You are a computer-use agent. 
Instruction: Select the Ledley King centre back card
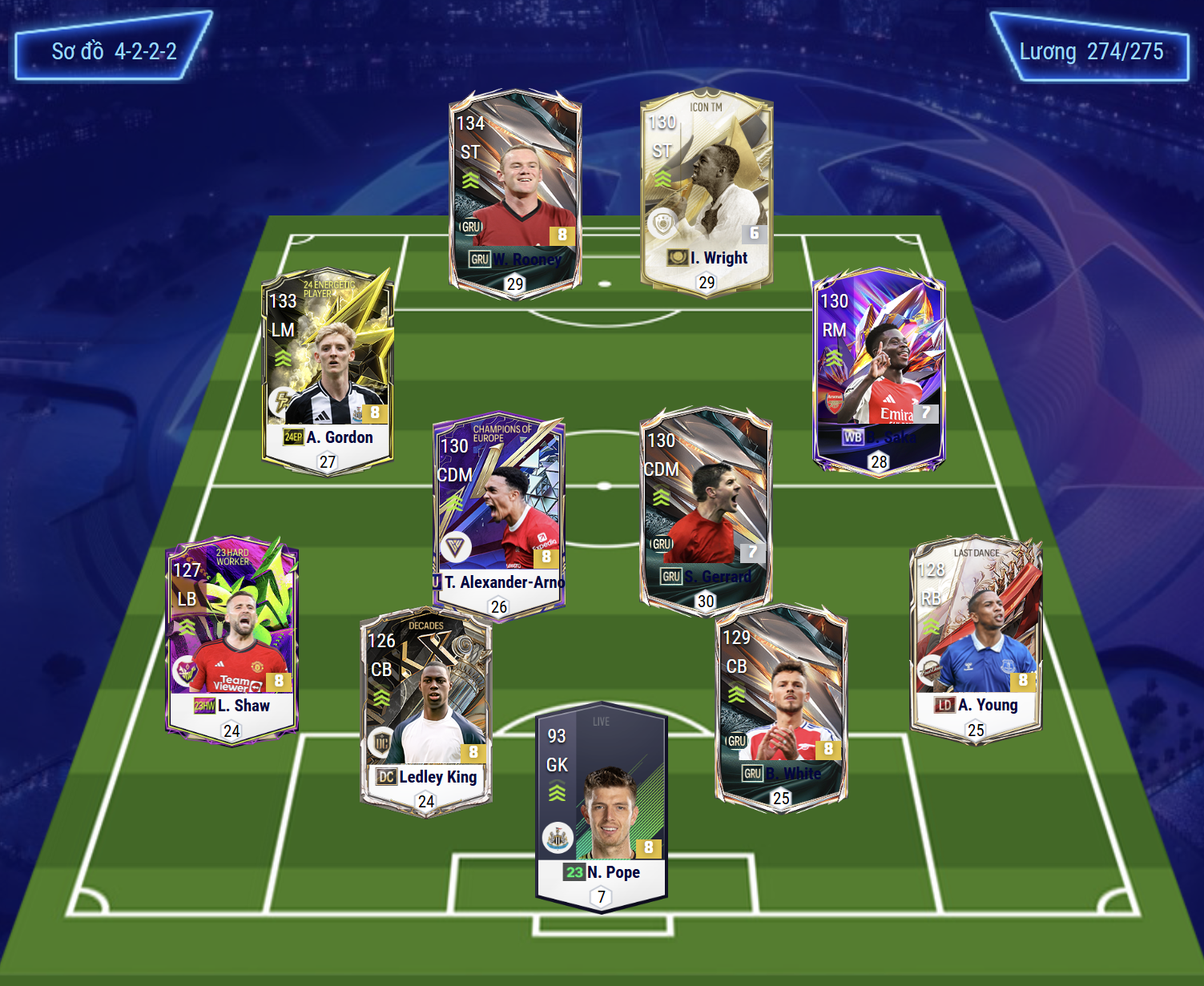(426, 710)
